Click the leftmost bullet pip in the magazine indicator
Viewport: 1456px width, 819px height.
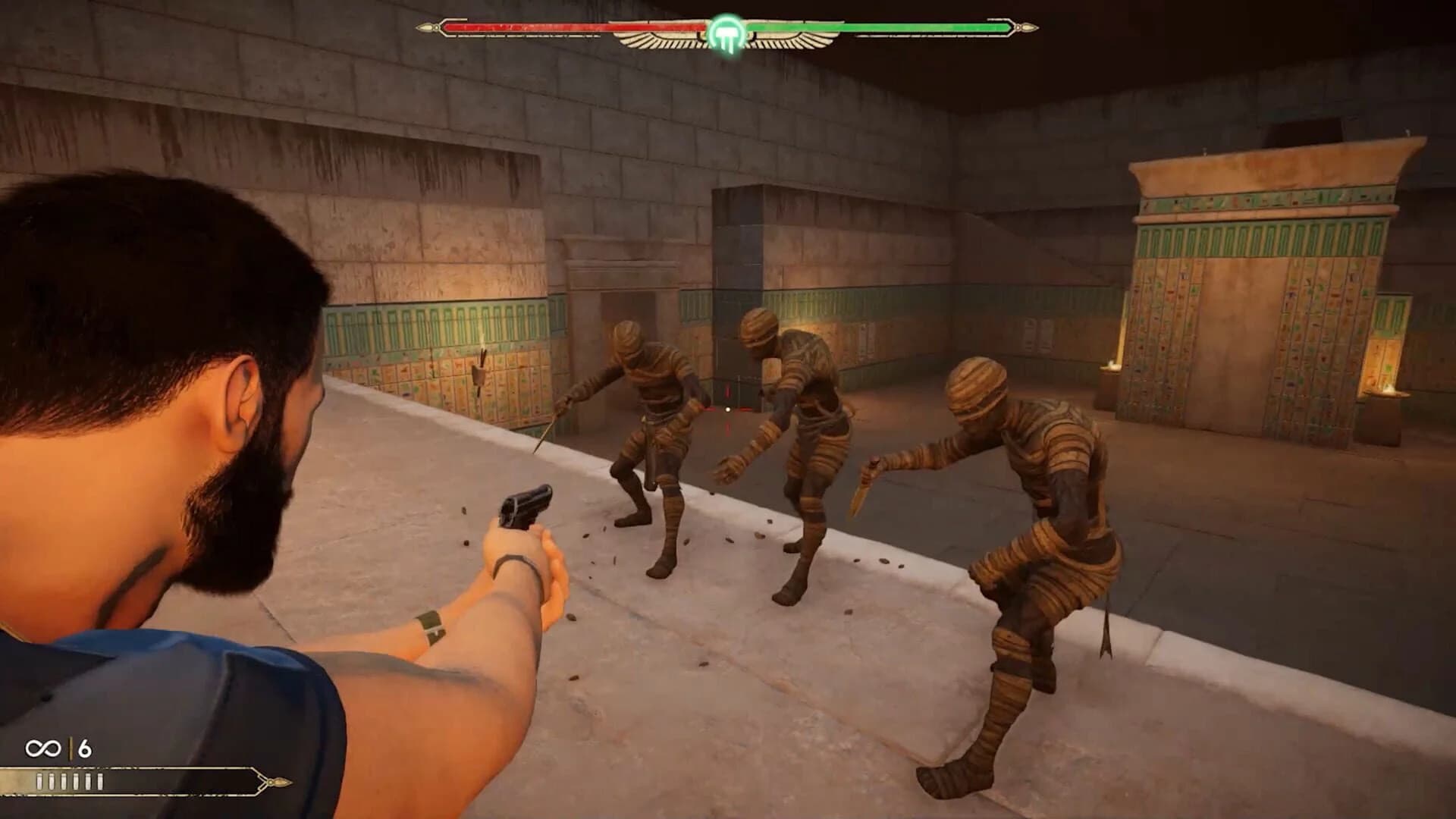point(39,781)
